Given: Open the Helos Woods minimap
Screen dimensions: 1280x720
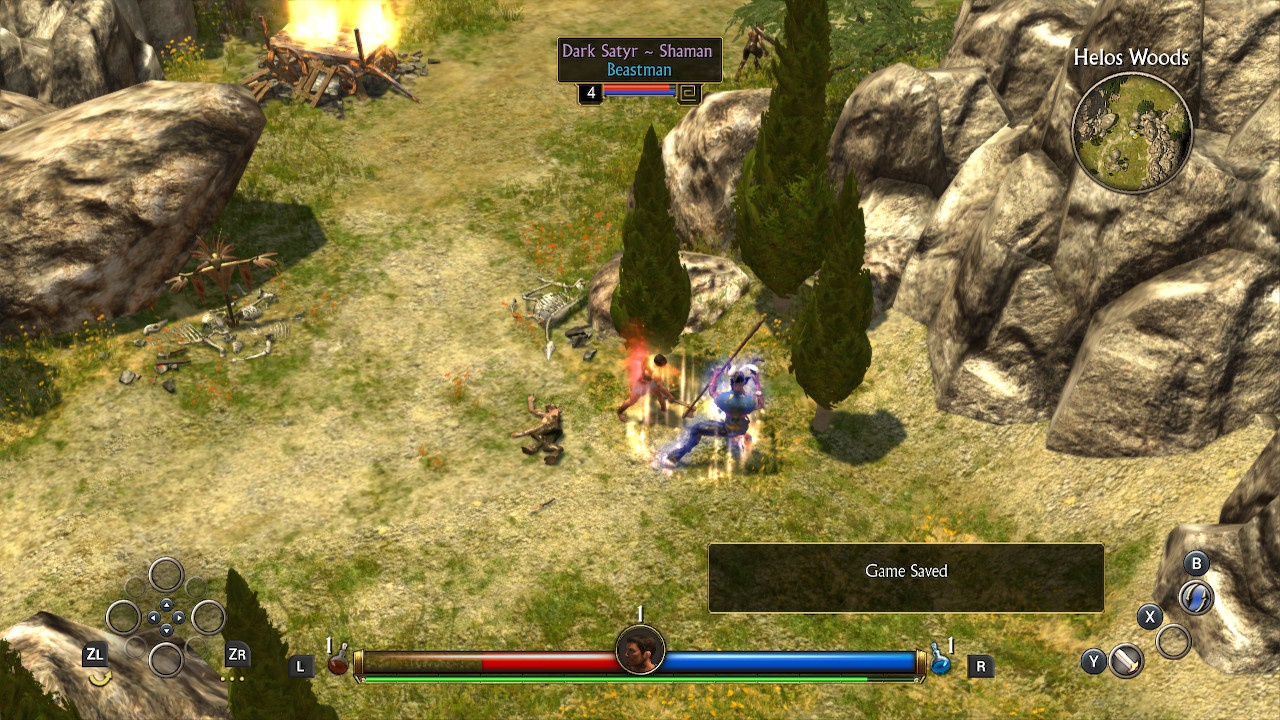Looking at the screenshot, I should (x=1131, y=132).
